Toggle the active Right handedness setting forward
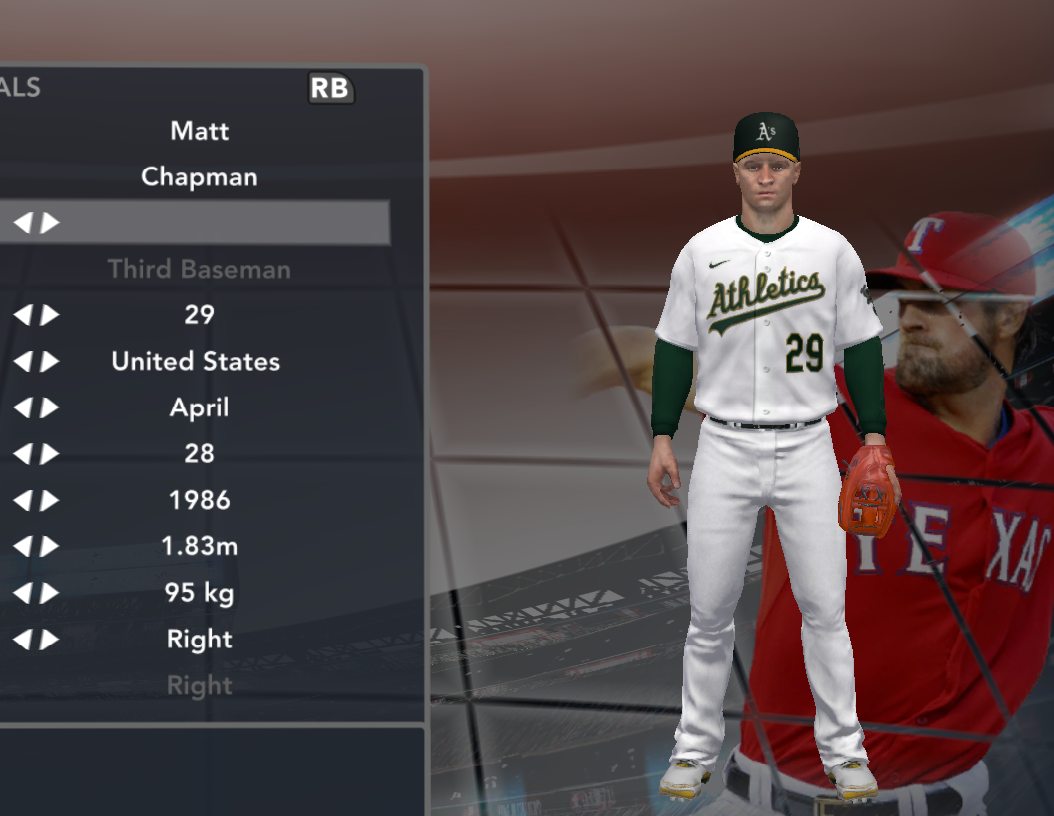This screenshot has height=816, width=1054. (50, 639)
